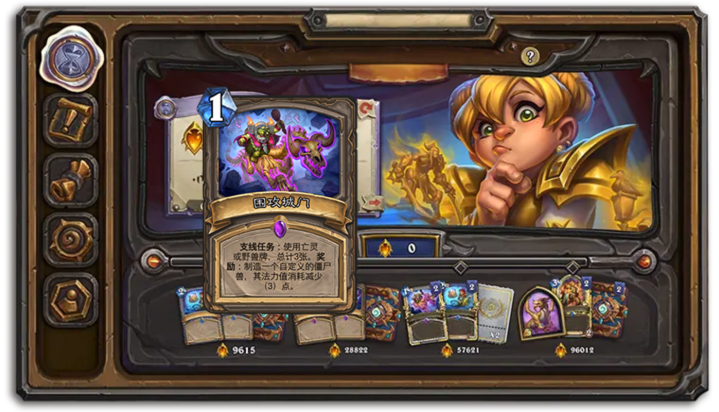Switch to the quests exclamation-mark tab
Screen dimensions: 719x412
coord(71,120)
